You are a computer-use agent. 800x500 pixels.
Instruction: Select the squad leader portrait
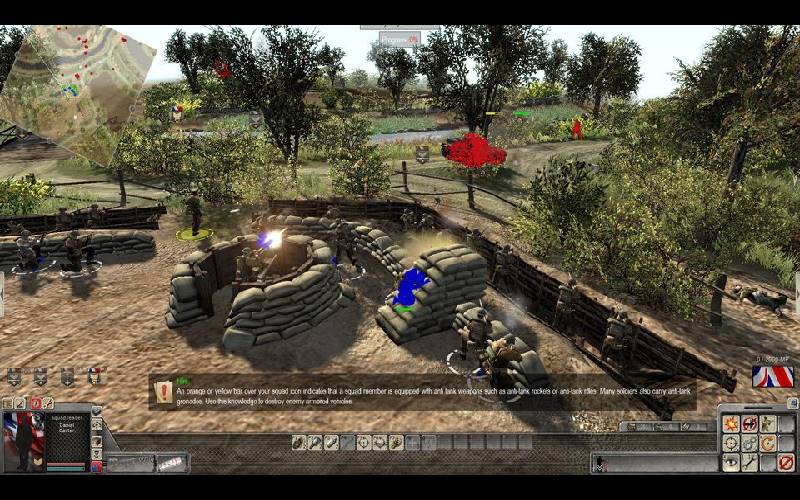22,438
